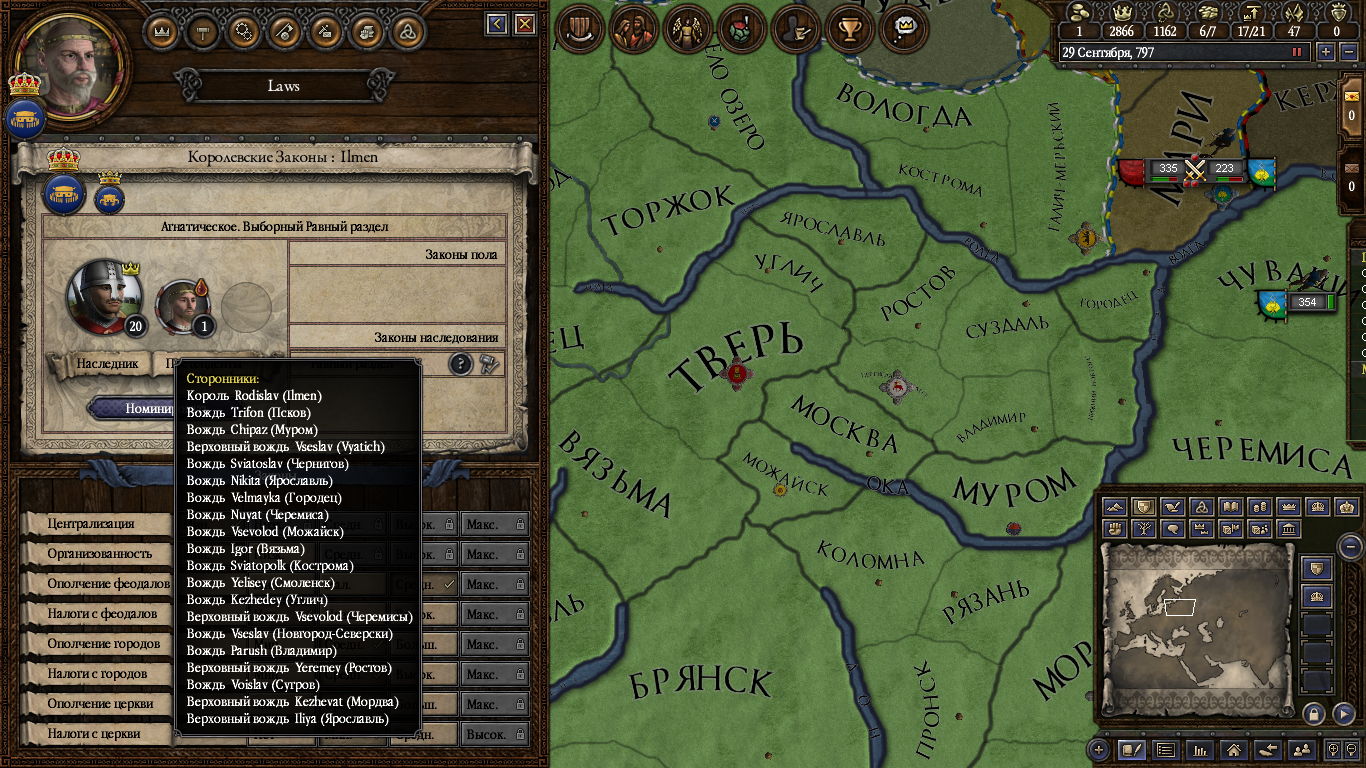
Task: Click the home button below the minimap
Action: [x=1234, y=749]
